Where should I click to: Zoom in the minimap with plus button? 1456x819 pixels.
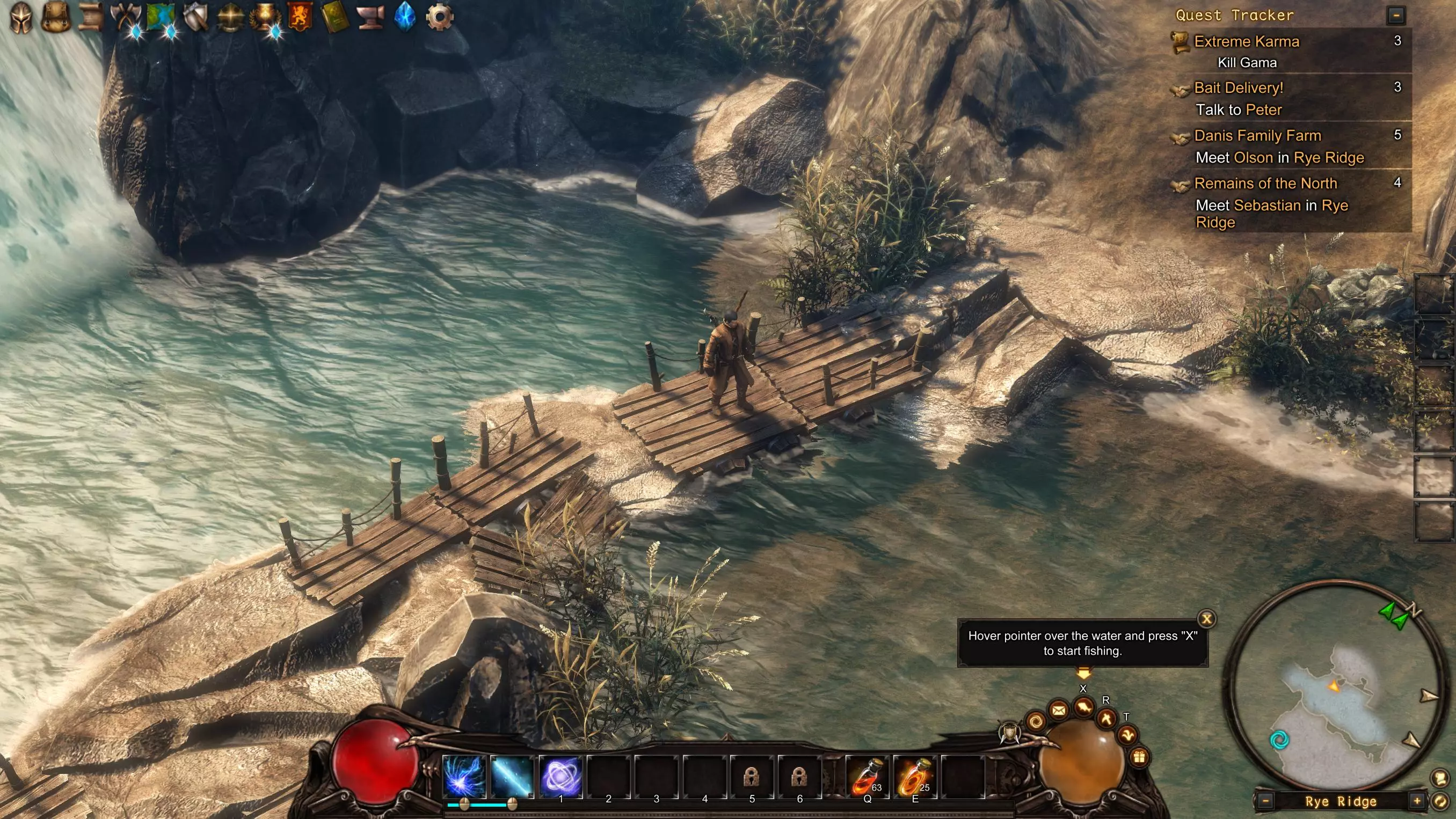point(1417,801)
